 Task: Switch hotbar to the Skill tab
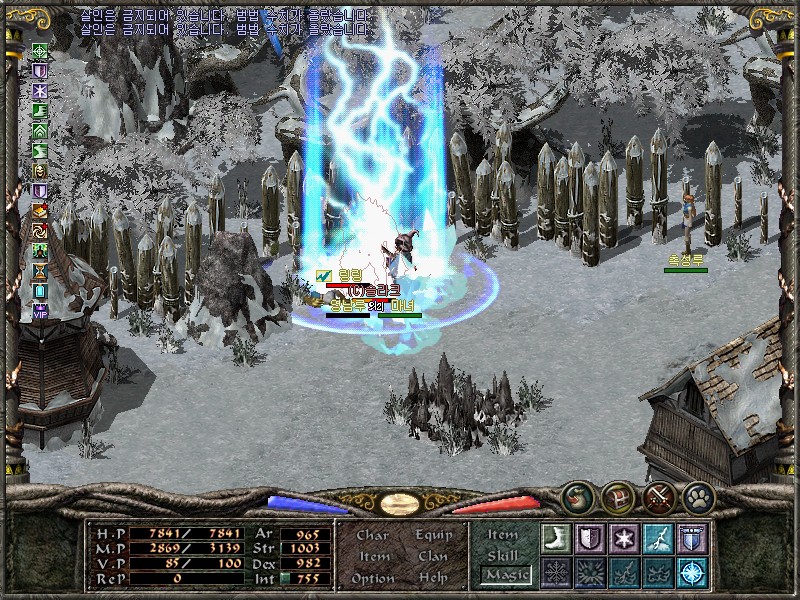coord(503,555)
